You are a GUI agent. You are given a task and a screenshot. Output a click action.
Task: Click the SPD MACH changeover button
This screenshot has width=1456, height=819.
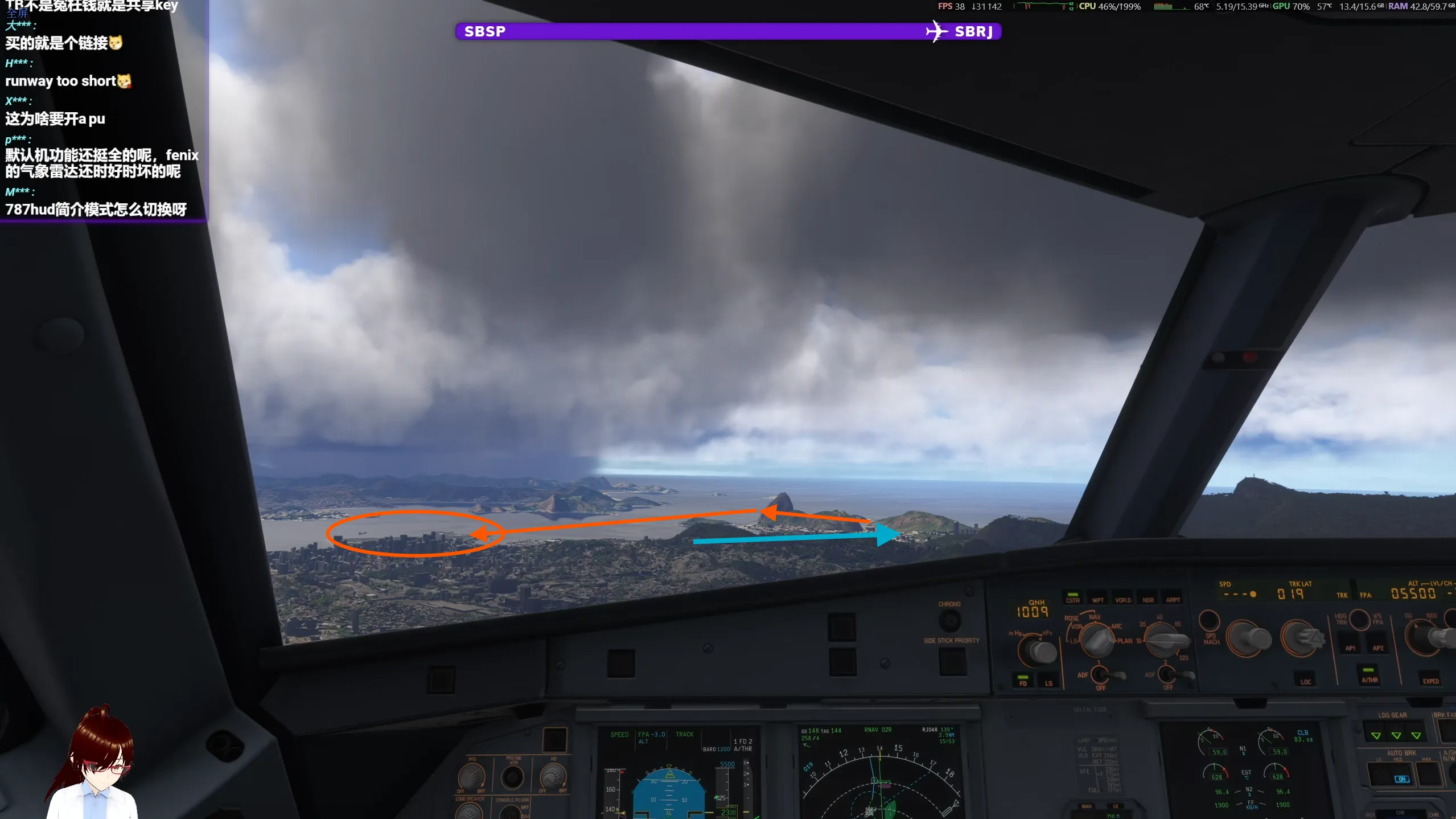(1209, 621)
